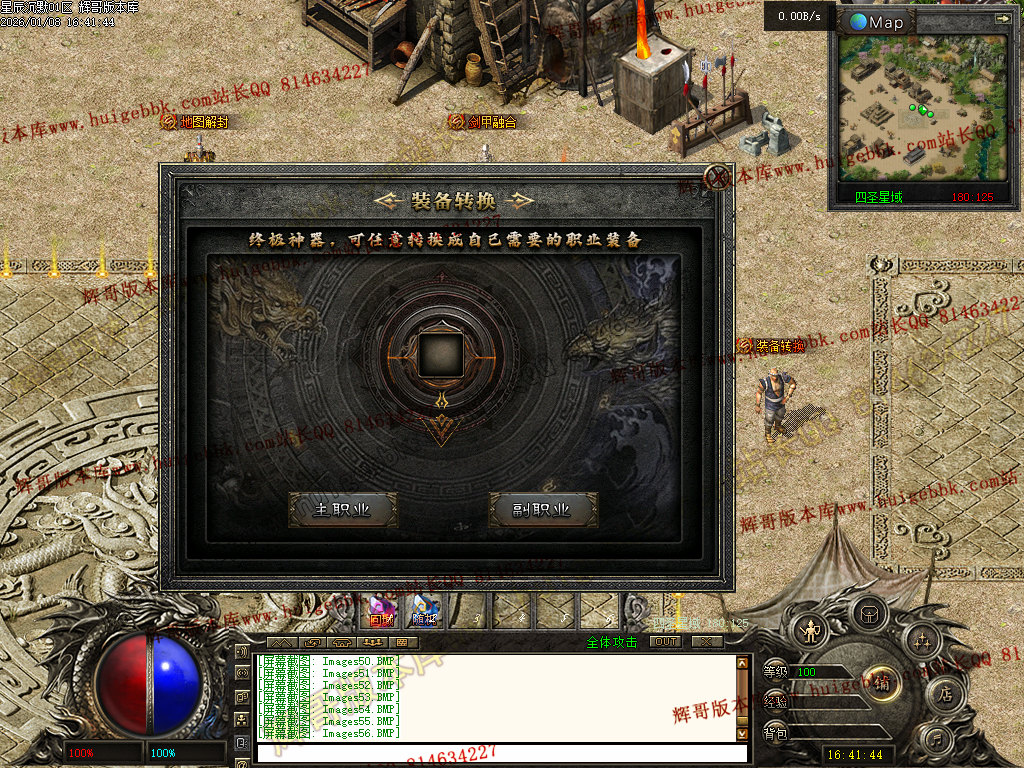Click the gold 铺 button
The height and width of the screenshot is (768, 1024).
pos(881,685)
